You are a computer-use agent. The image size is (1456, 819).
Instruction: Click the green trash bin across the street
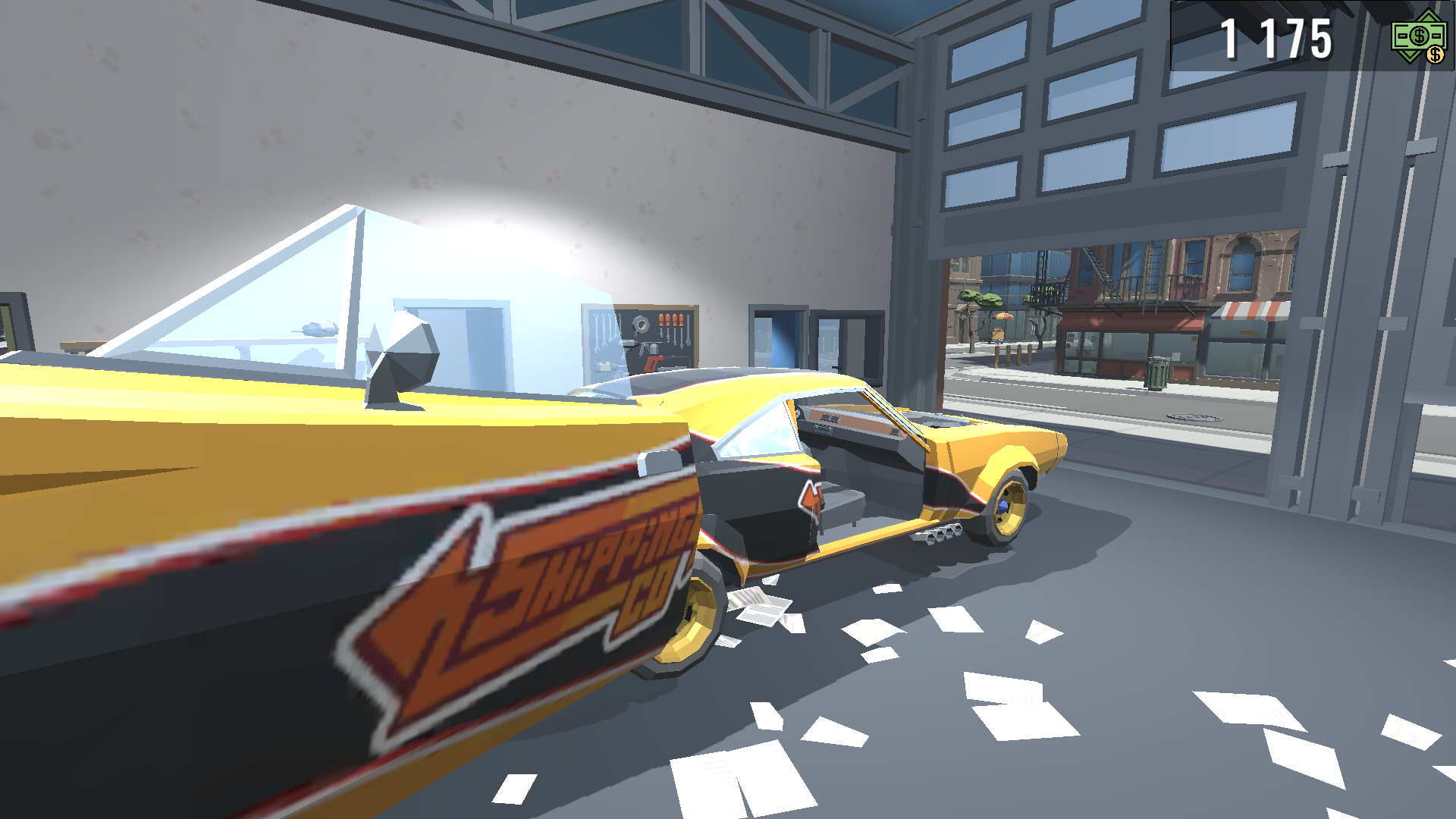1156,375
